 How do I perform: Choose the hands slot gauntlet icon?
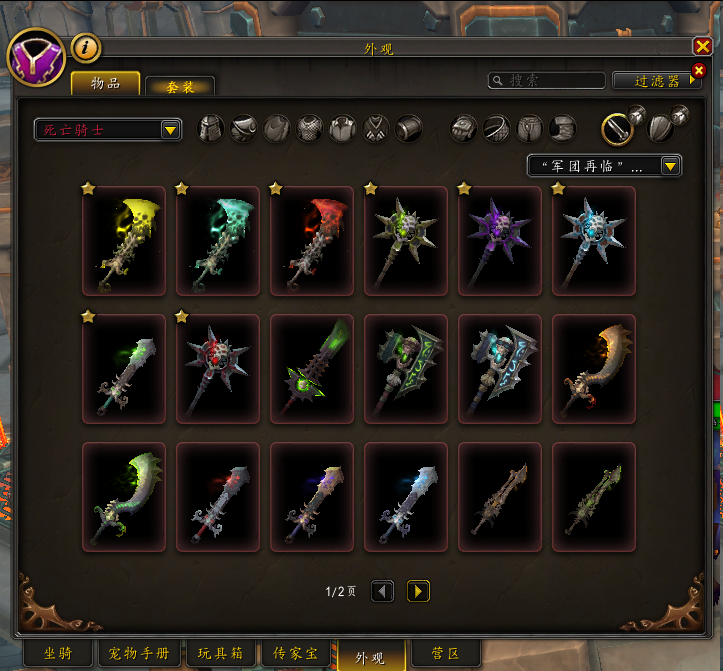coord(464,129)
